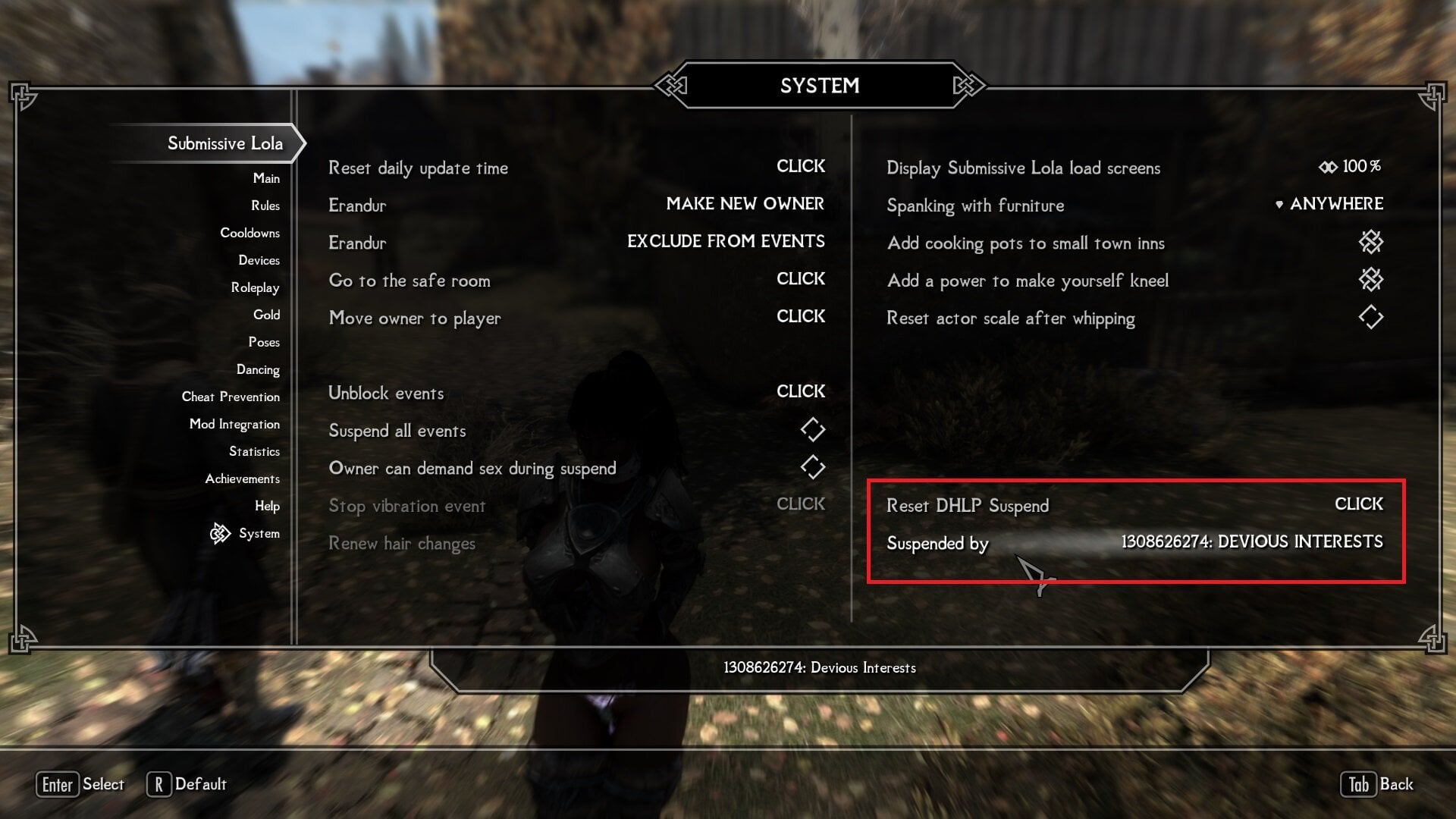Switch to the Rules page
This screenshot has height=819, width=1456.
click(265, 206)
